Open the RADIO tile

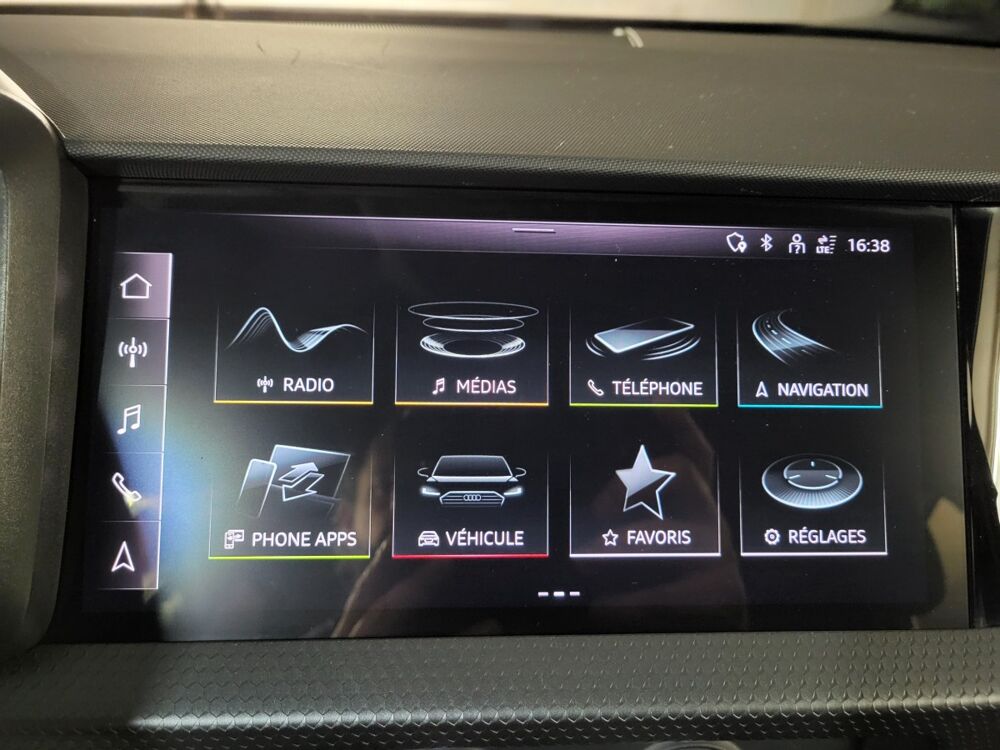coord(294,352)
